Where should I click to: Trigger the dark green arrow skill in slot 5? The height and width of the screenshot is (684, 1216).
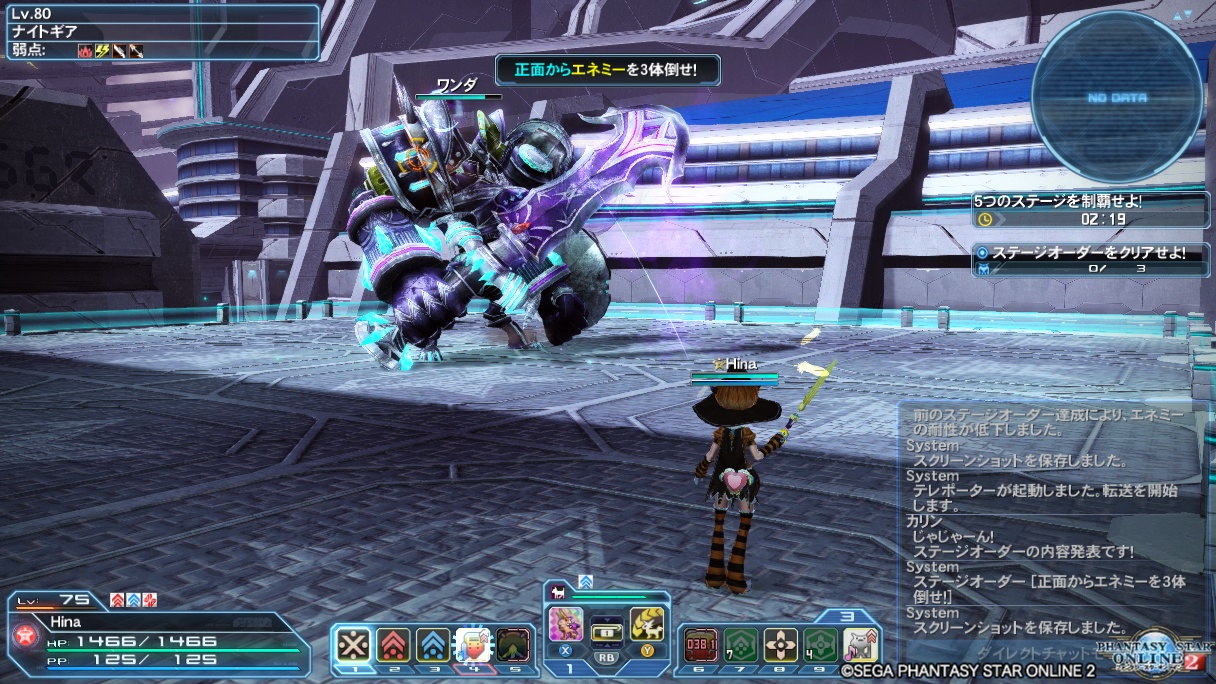512,644
